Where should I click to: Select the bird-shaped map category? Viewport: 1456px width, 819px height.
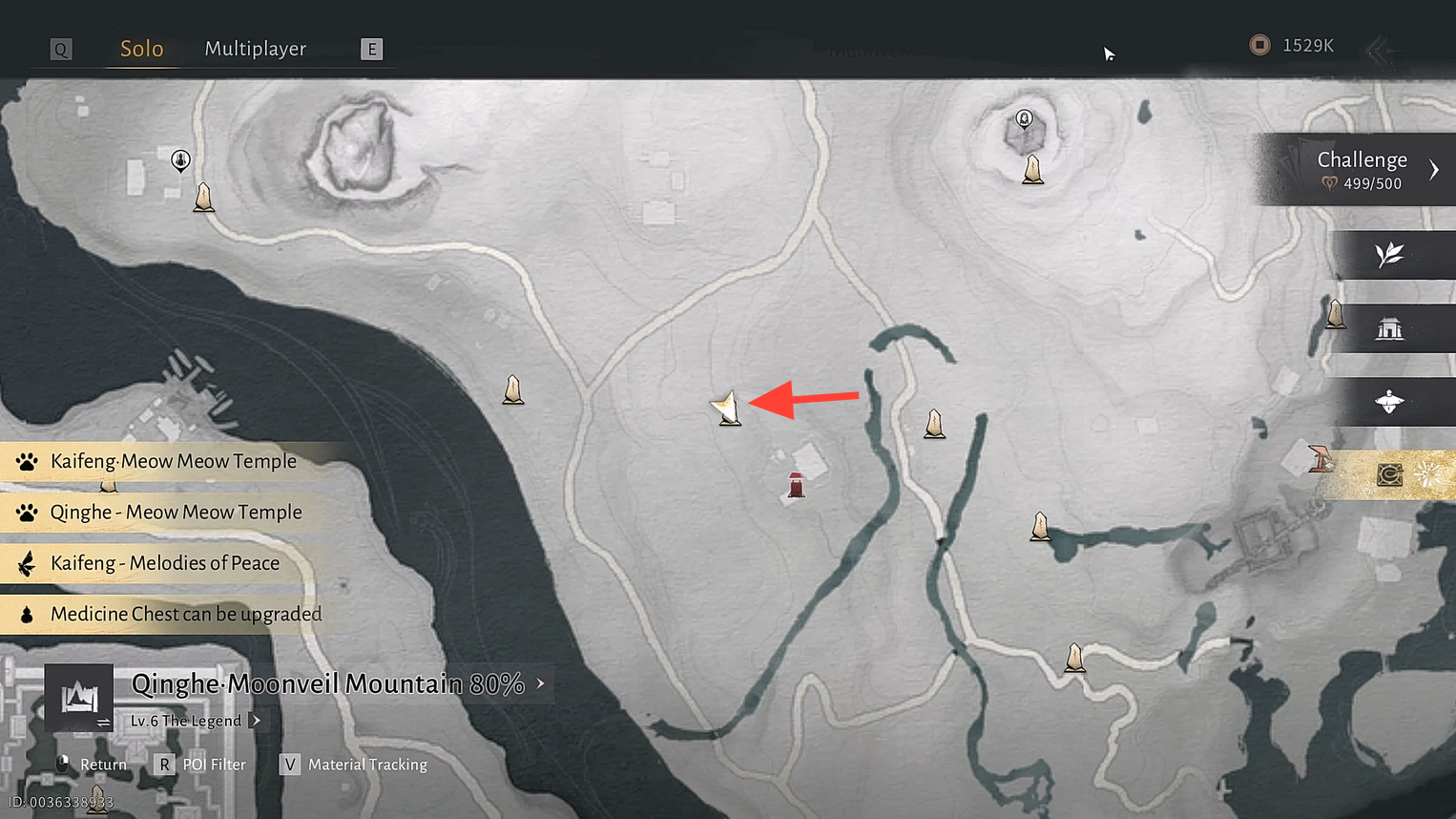(1389, 402)
